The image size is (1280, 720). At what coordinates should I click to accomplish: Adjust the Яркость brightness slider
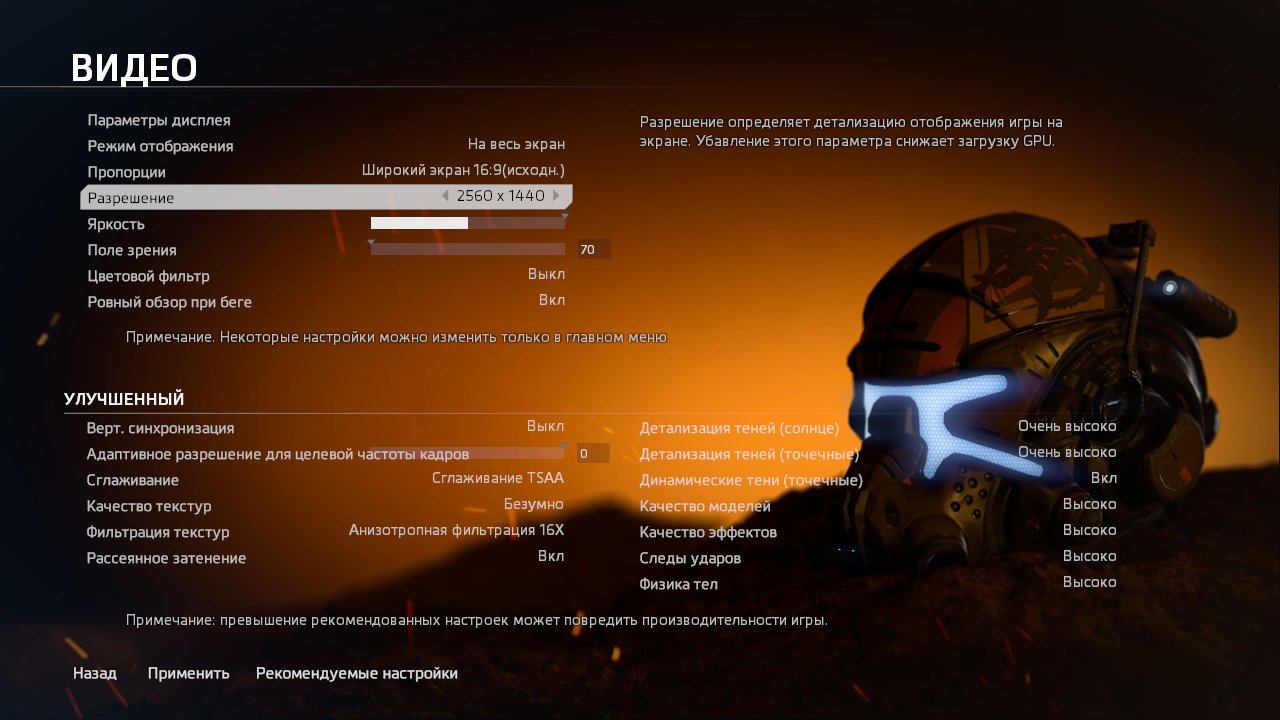click(x=466, y=222)
